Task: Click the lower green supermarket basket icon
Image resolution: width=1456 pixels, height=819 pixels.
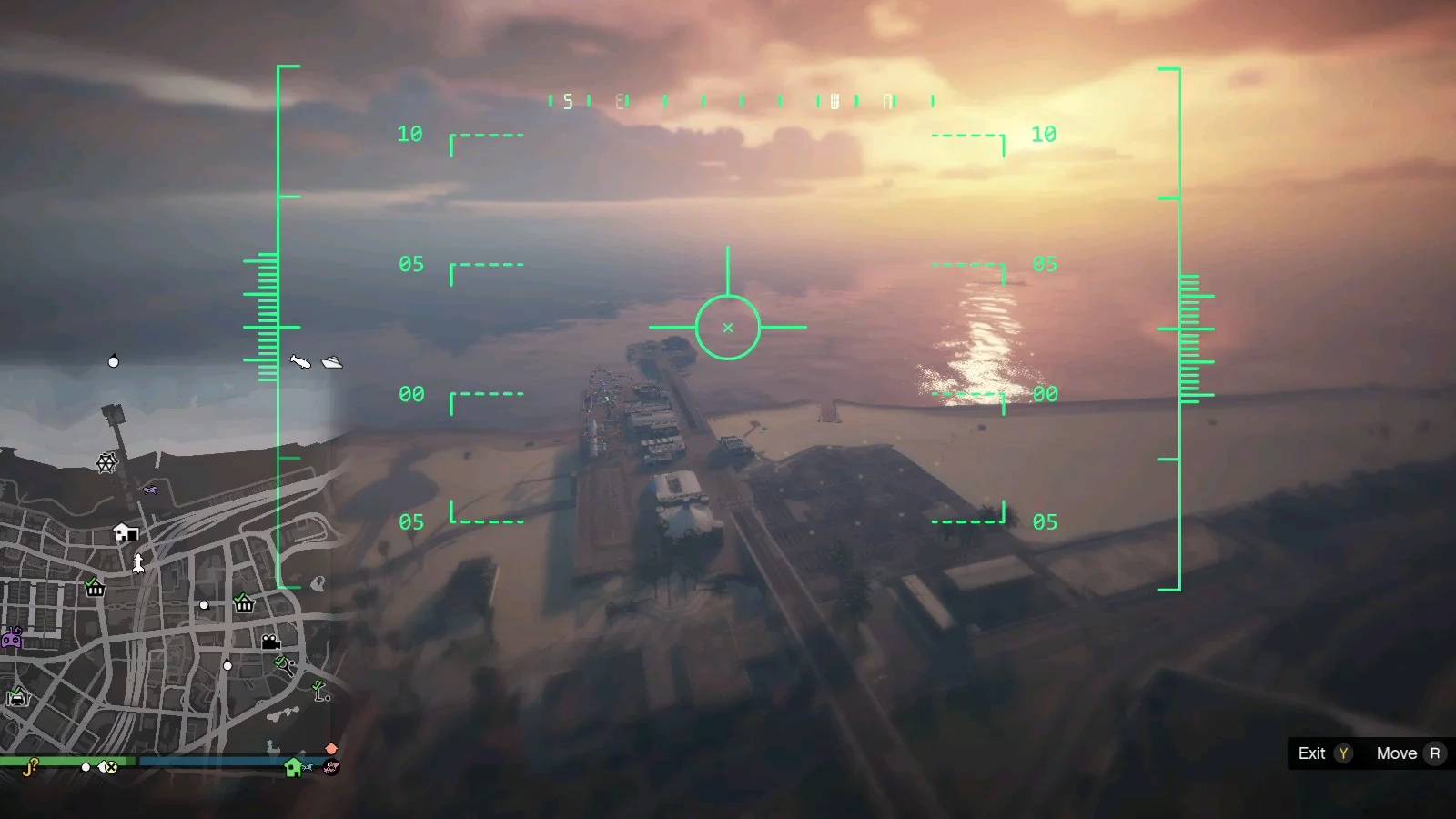Action: pyautogui.click(x=243, y=603)
